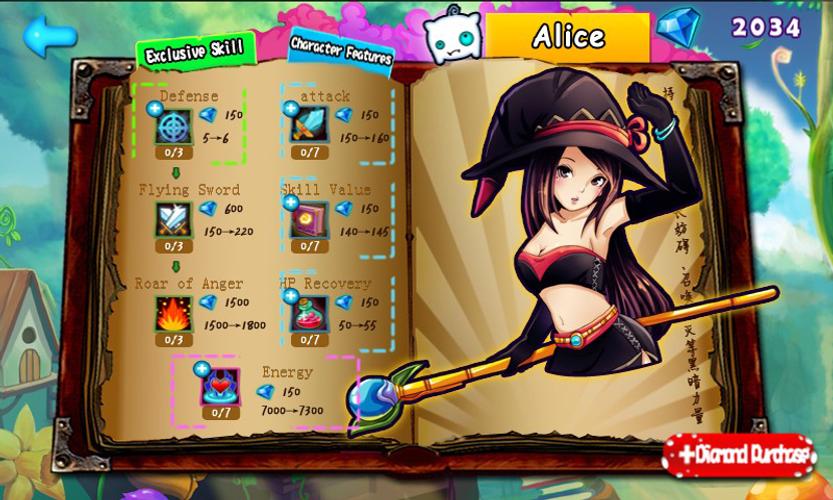This screenshot has height=500, width=833.
Task: Upgrade the attack sword icon
Action: [309, 126]
